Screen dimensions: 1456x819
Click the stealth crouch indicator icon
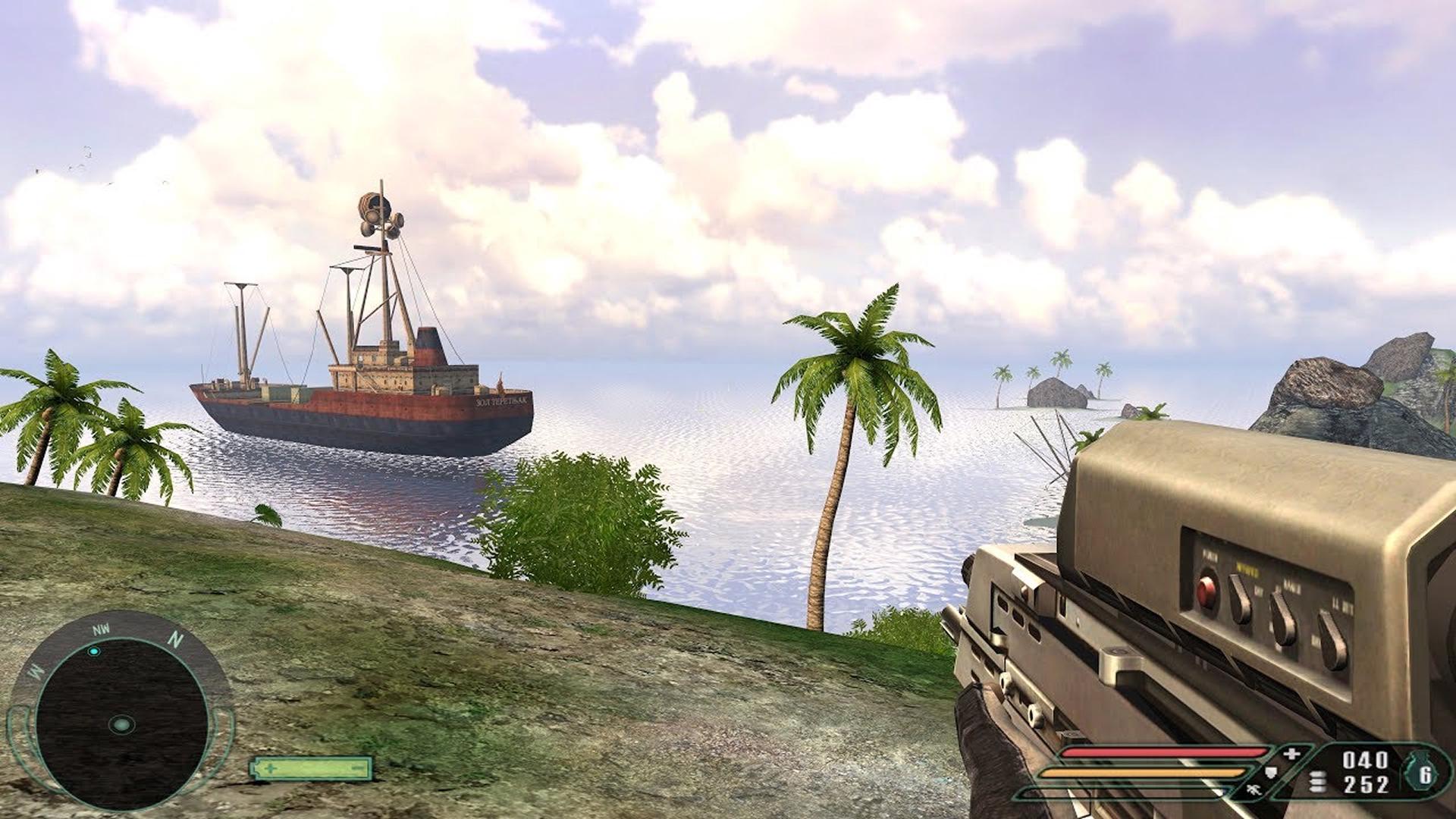[1254, 790]
